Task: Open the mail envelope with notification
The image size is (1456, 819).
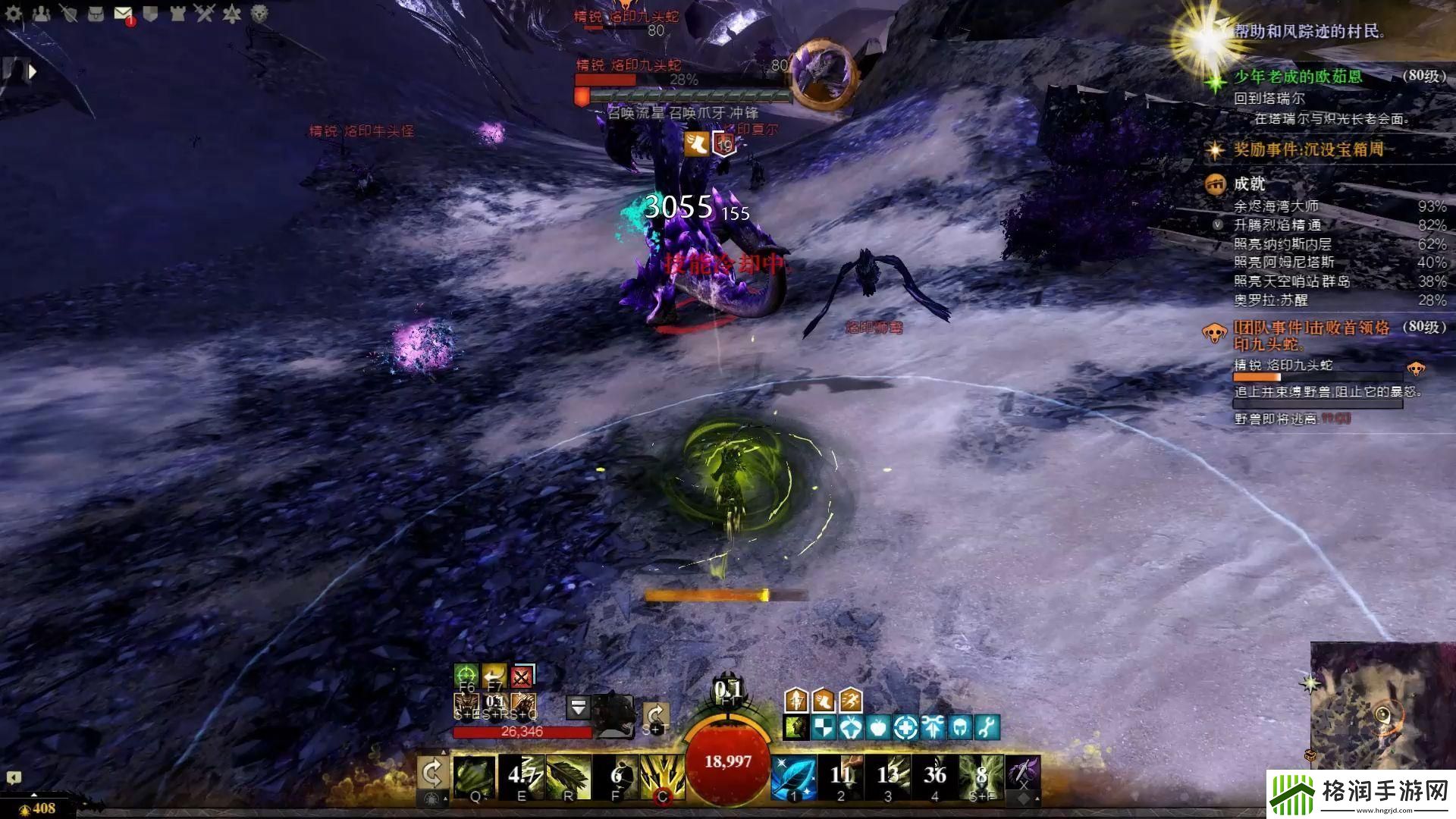Action: (123, 14)
